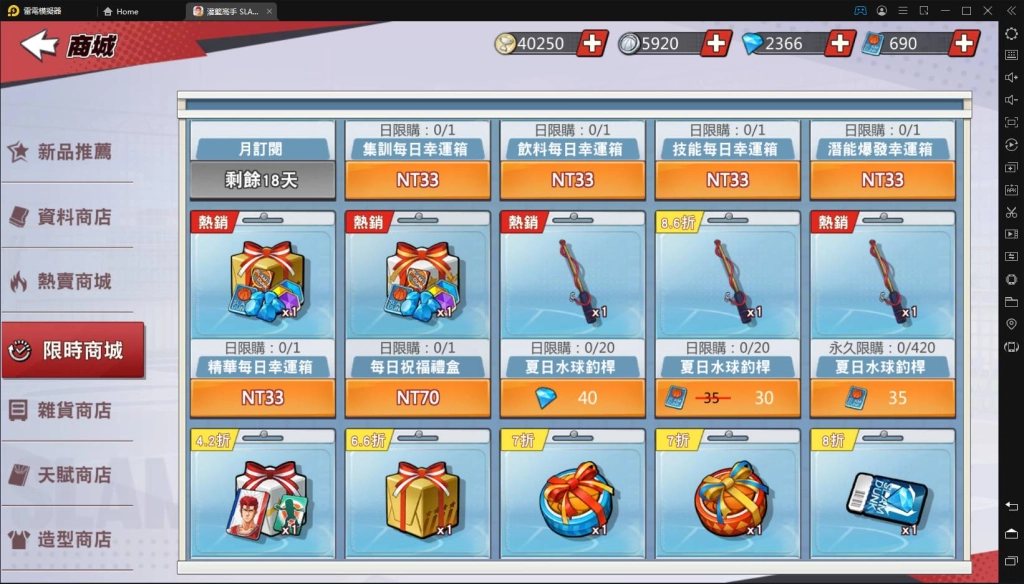Viewport: 1024px width, 584px height.
Task: Purchase 技能每日幸運箱 for NT33
Action: (x=727, y=180)
